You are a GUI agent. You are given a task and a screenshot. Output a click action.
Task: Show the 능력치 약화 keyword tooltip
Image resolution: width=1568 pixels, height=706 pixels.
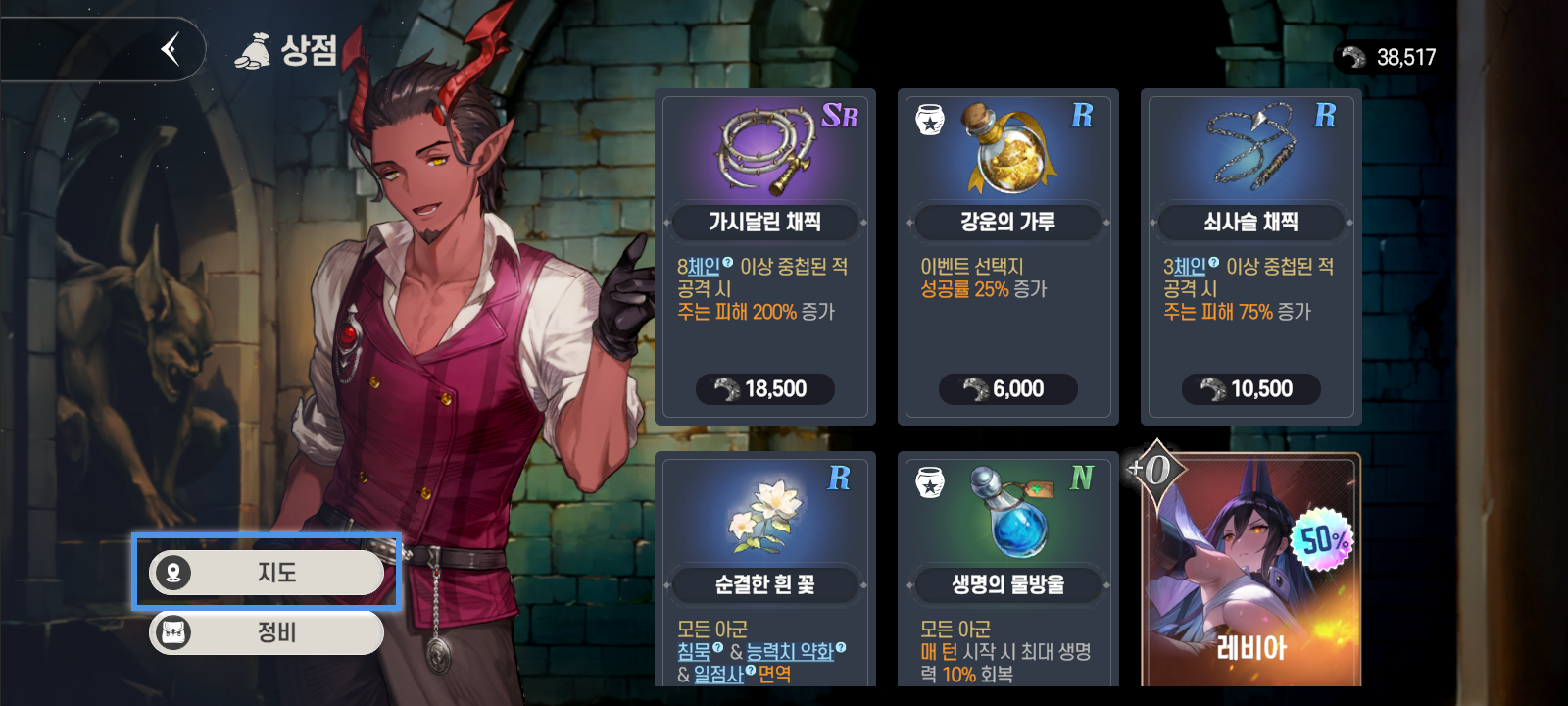[x=790, y=652]
